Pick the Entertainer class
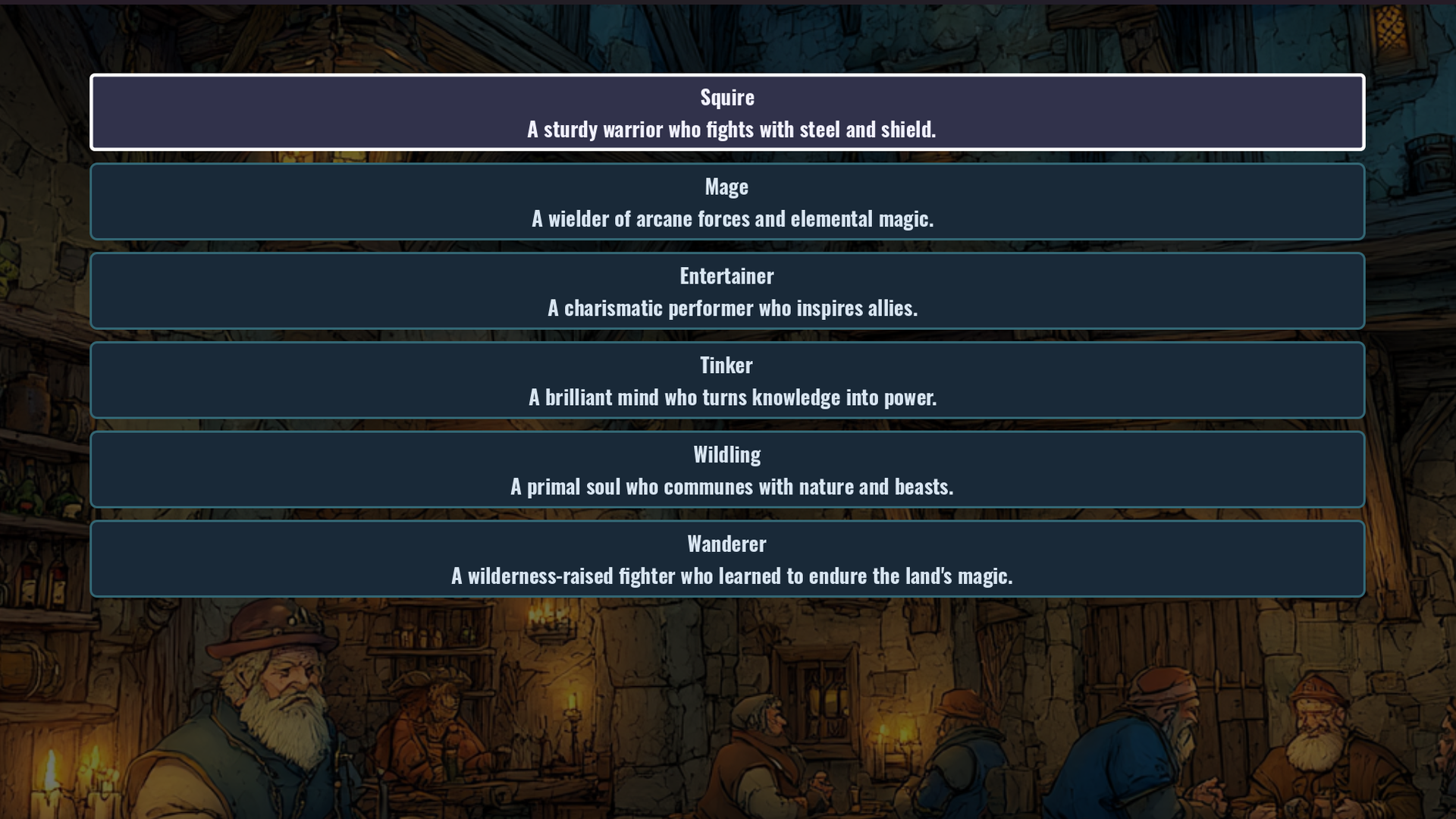The image size is (1456, 819). click(728, 290)
